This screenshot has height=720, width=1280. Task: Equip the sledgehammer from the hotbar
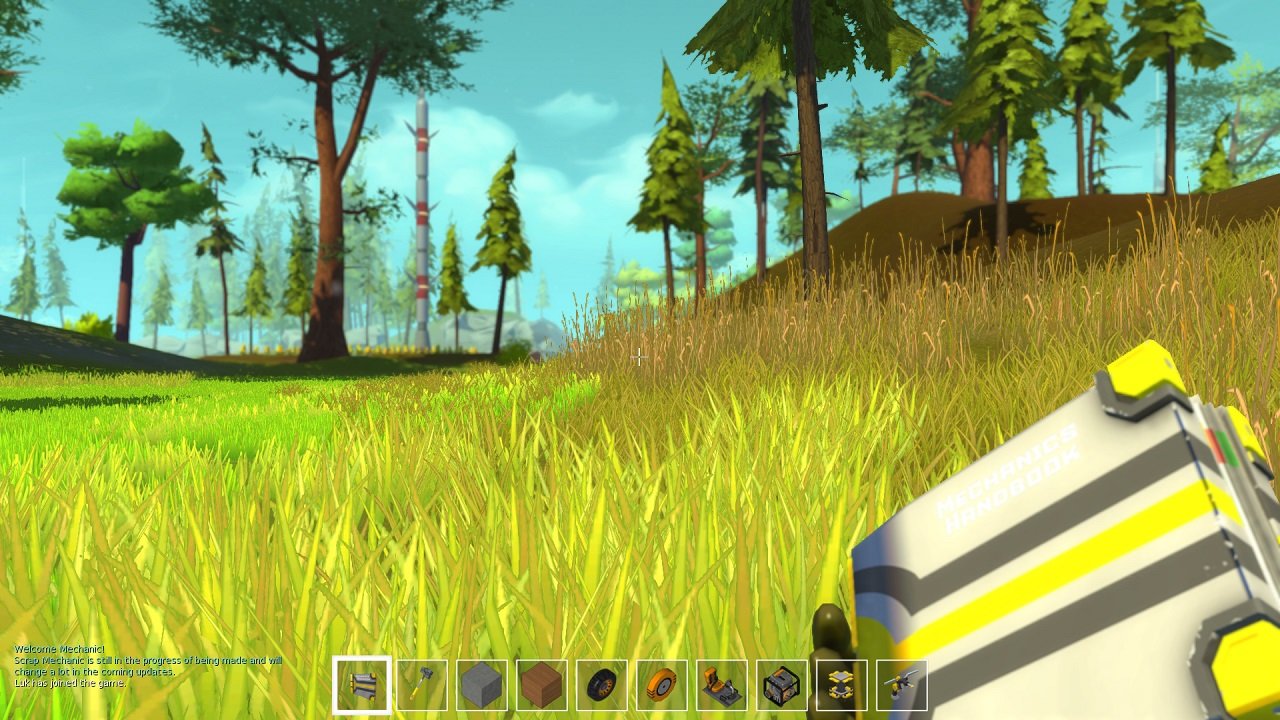[421, 685]
